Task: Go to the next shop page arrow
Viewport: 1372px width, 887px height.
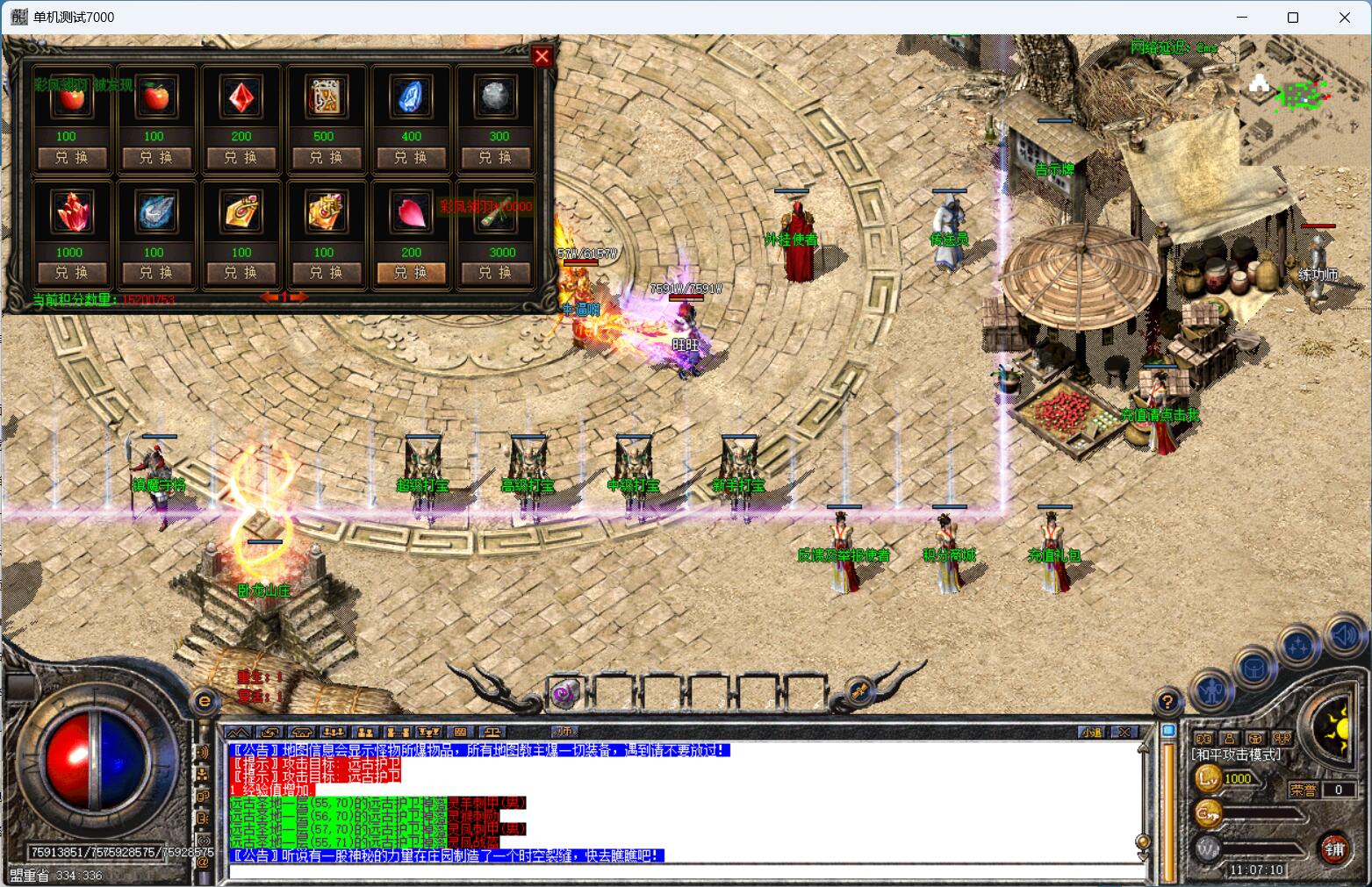Action: click(299, 298)
